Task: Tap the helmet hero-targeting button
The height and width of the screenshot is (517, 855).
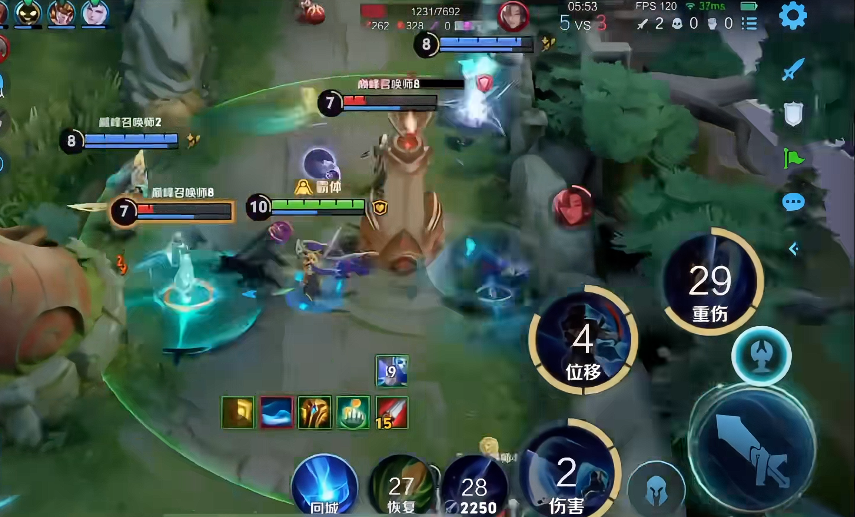Action: point(657,487)
